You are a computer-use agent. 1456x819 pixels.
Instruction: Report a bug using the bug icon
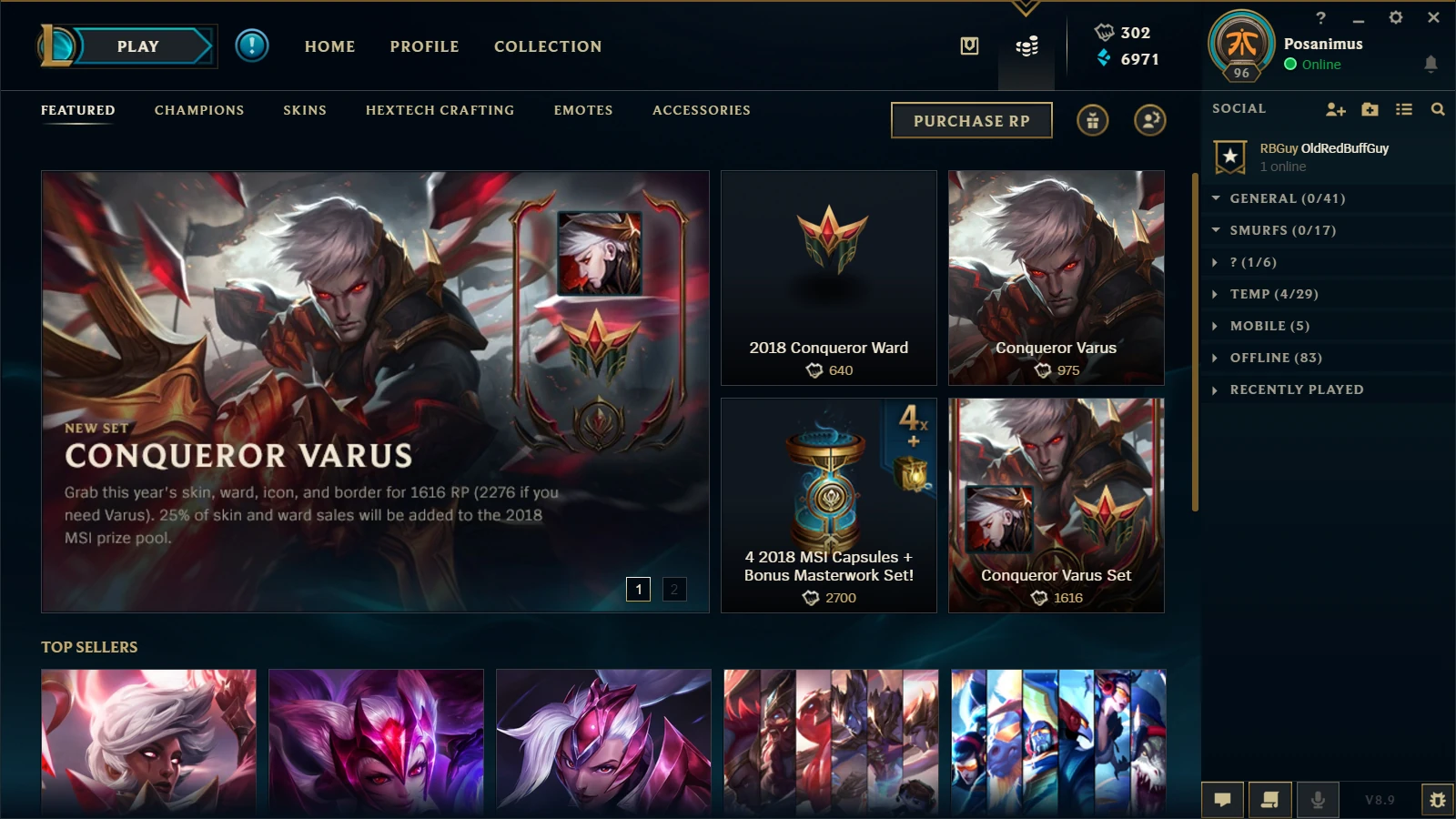tap(1438, 799)
